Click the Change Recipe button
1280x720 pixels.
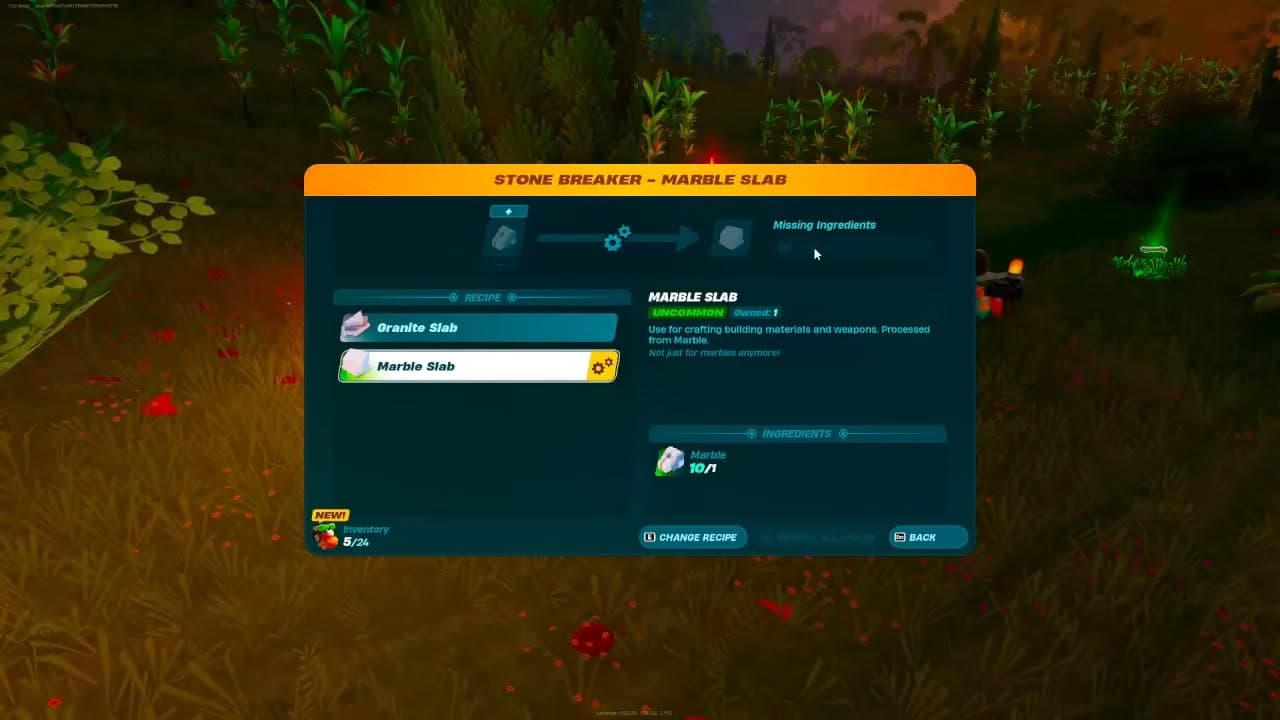pyautogui.click(x=693, y=537)
